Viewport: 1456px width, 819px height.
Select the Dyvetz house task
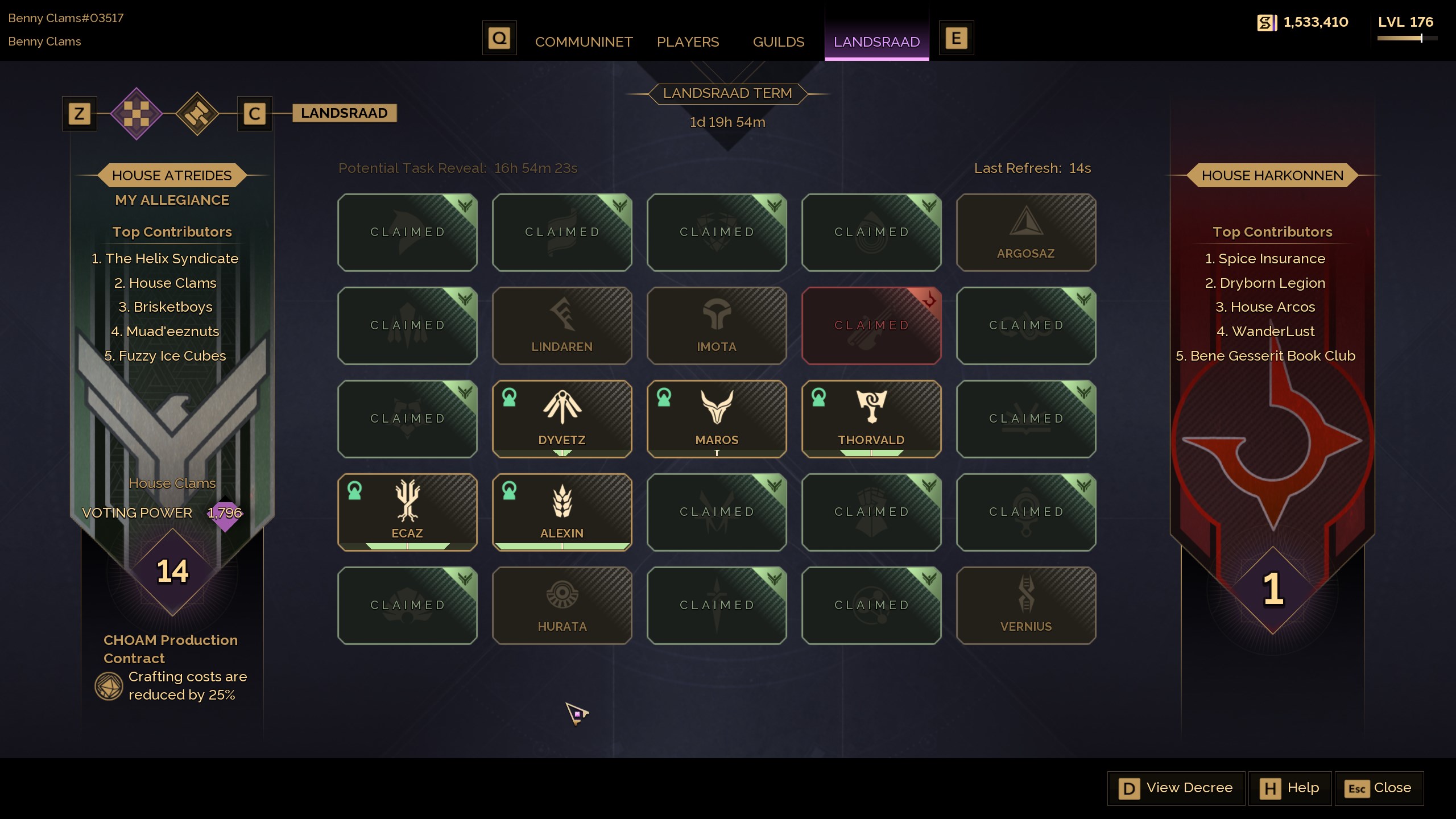pos(562,419)
